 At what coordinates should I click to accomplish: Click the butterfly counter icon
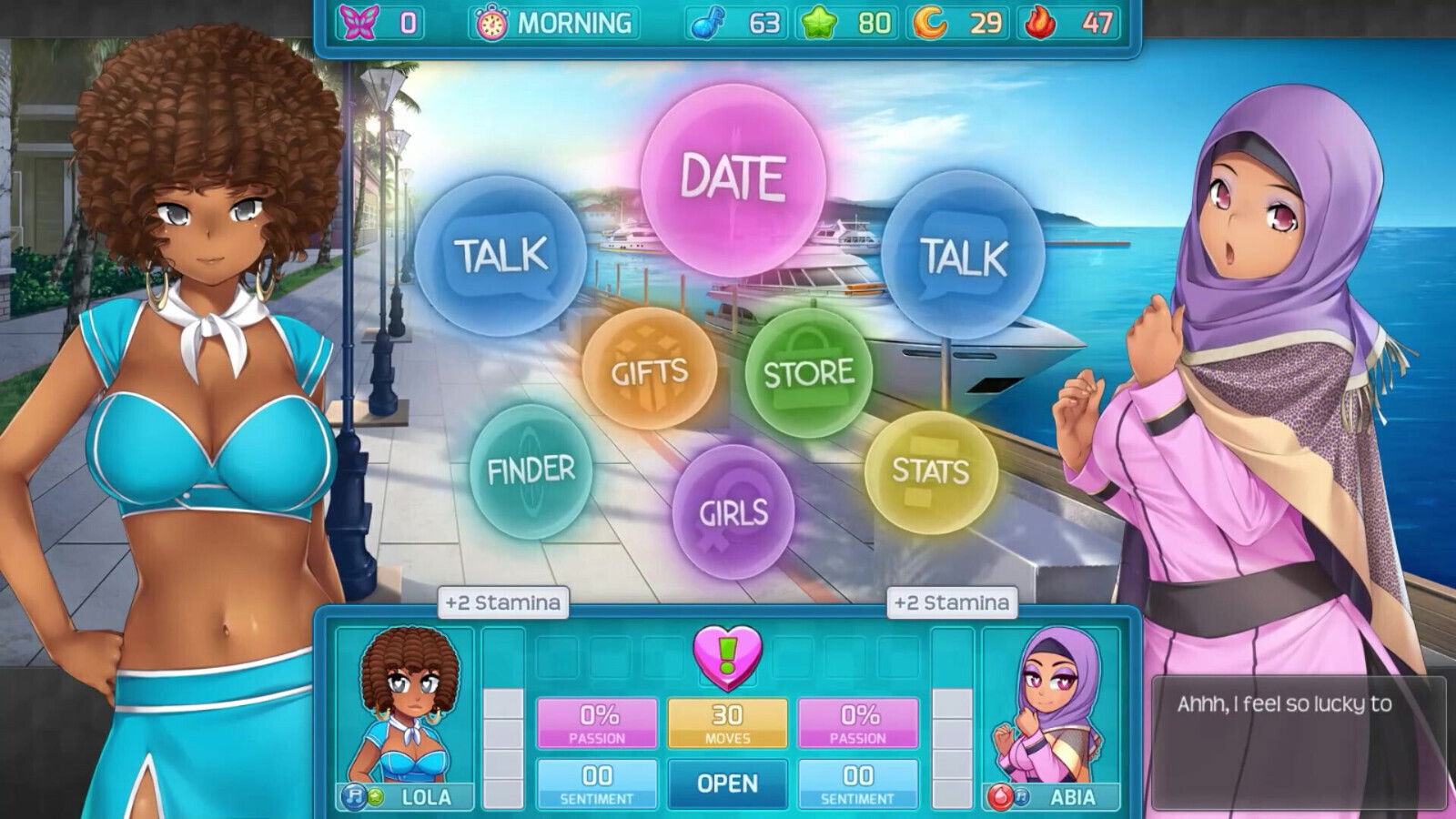[359, 21]
